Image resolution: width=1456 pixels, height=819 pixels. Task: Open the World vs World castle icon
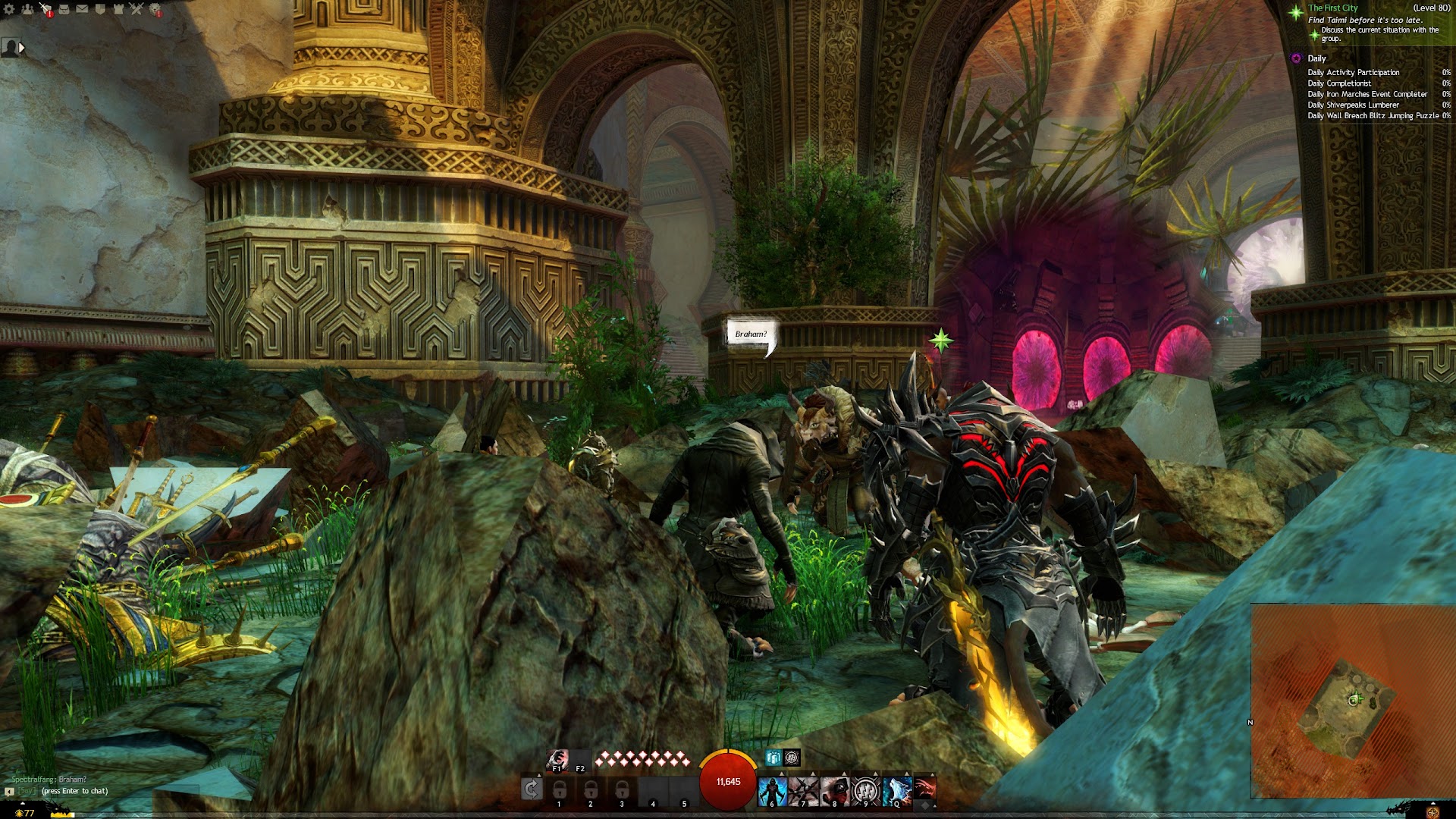(118, 9)
